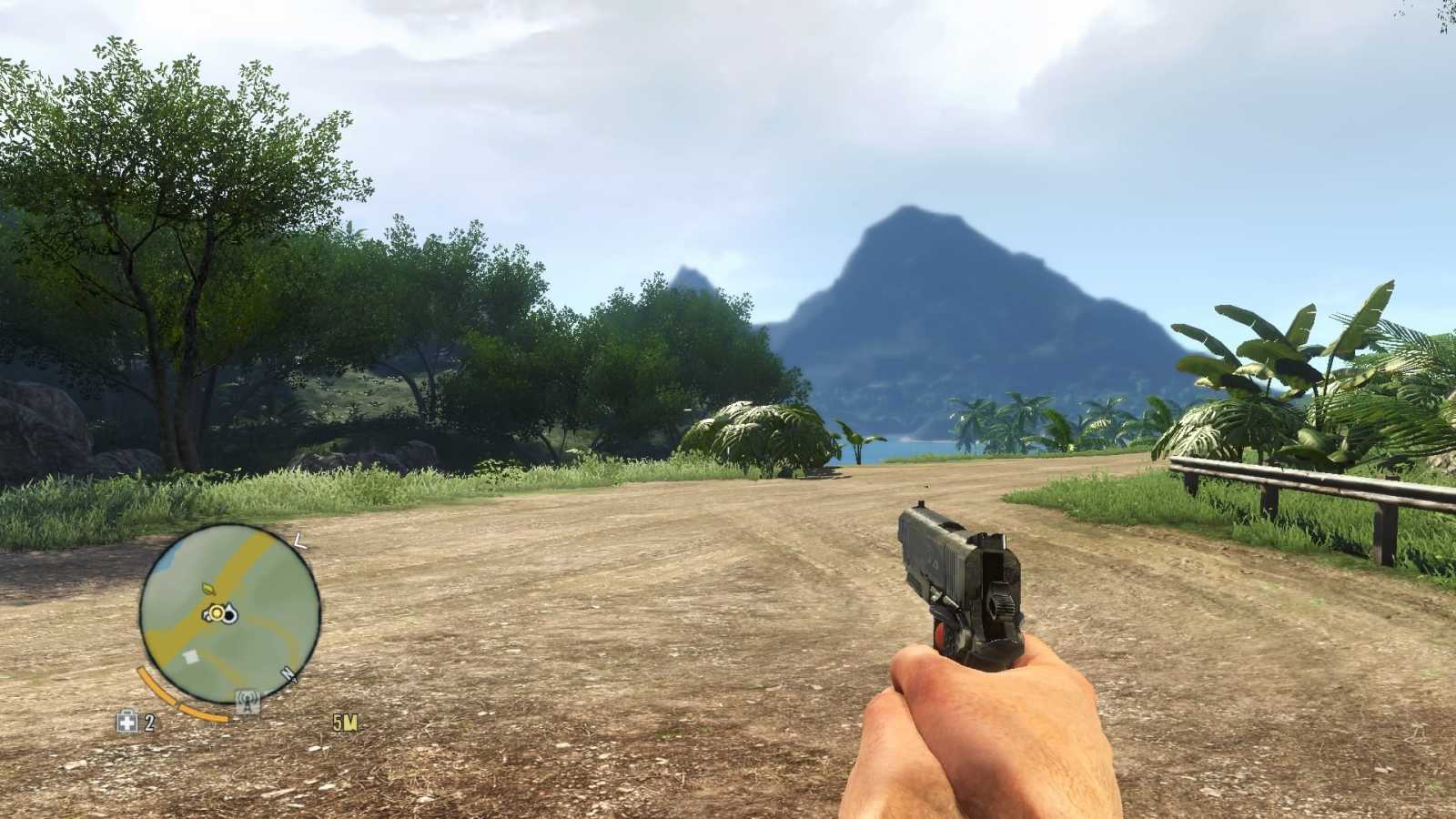Click the yellow camera detection icon near player marker

217,612
